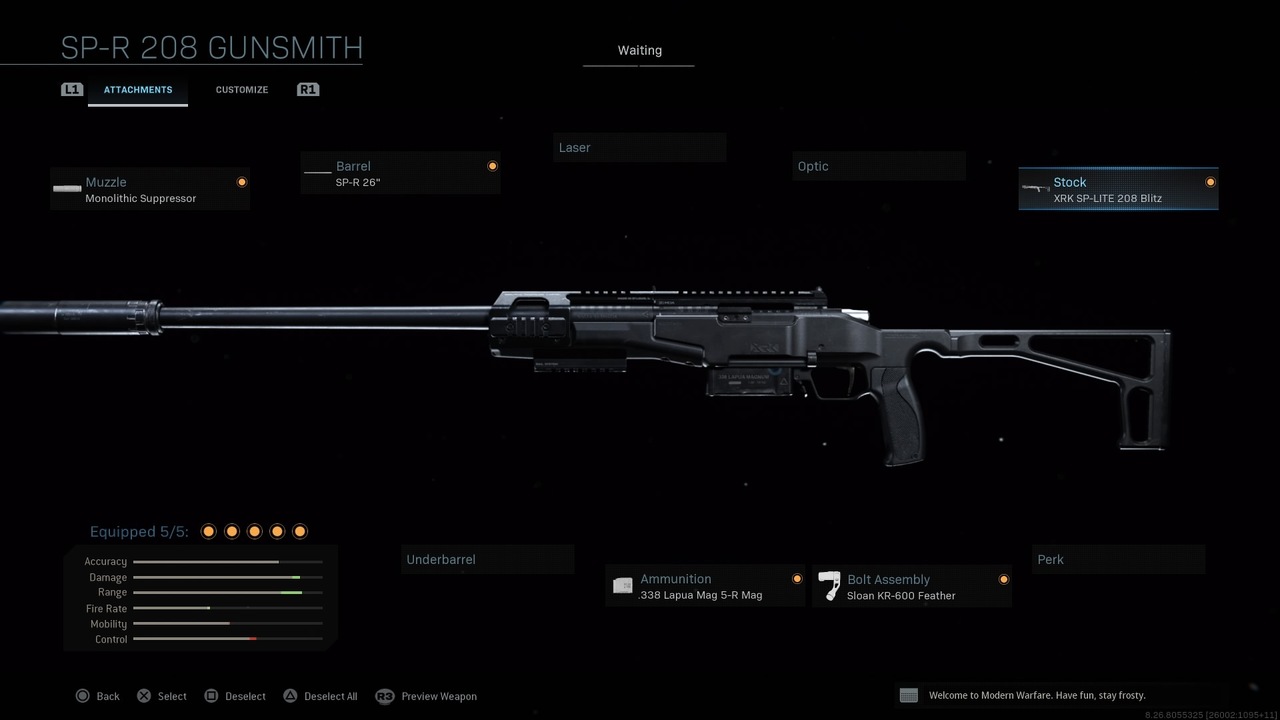
Task: Click the L1 button icon
Action: click(71, 89)
